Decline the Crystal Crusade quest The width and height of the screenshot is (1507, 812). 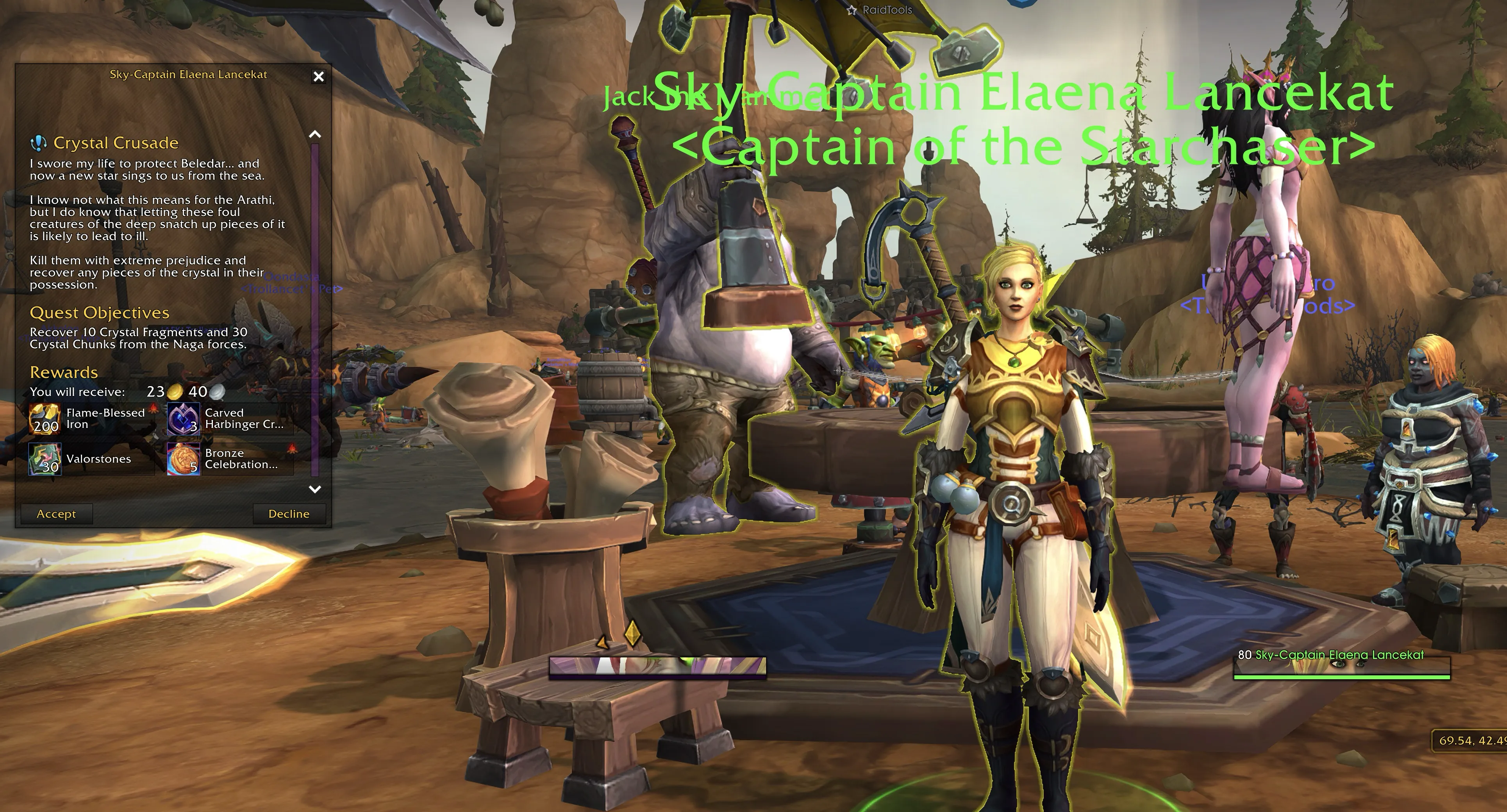point(288,514)
